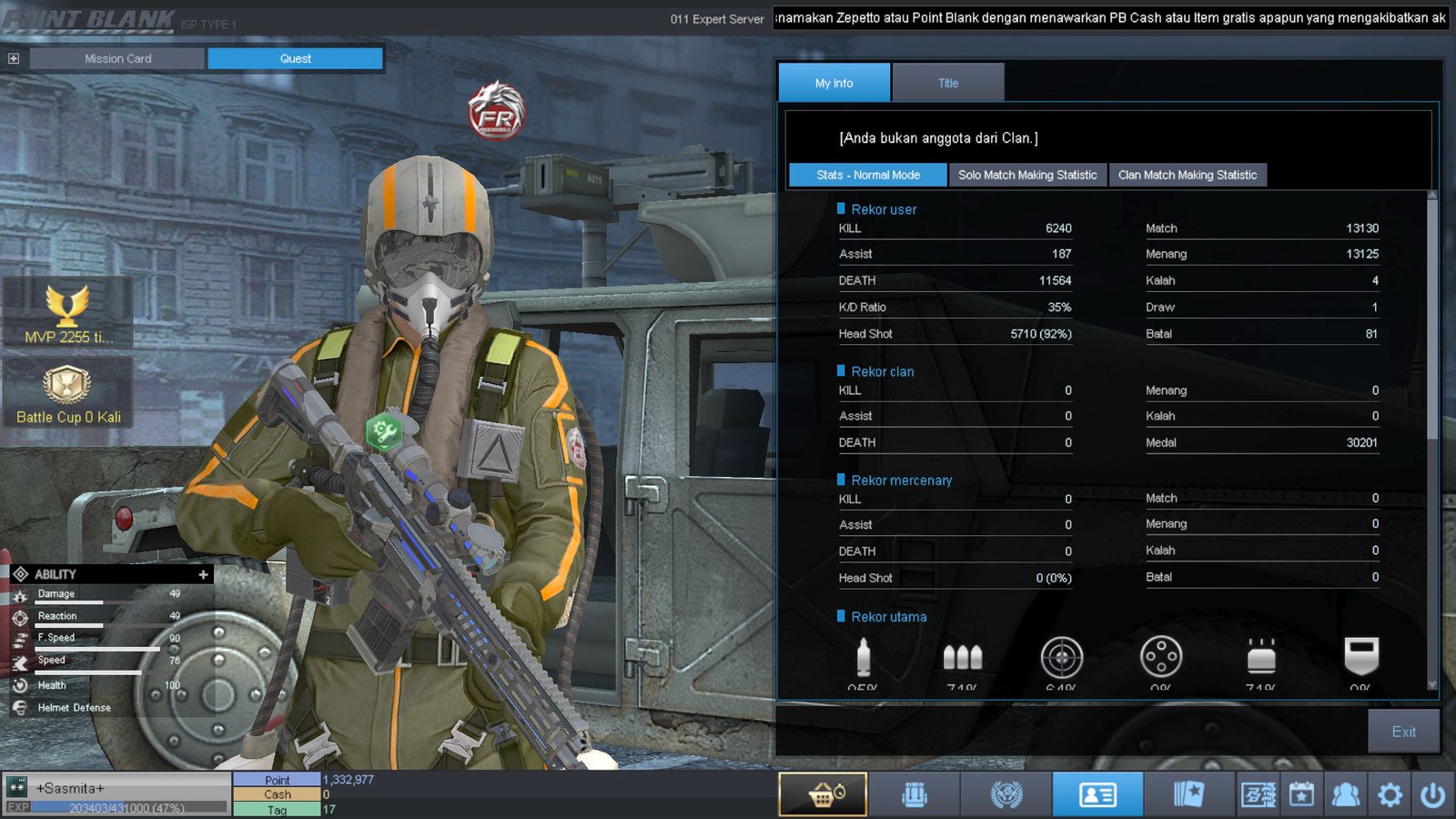The height and width of the screenshot is (819, 1456).
Task: Open the event calendar icon
Action: (x=1301, y=794)
